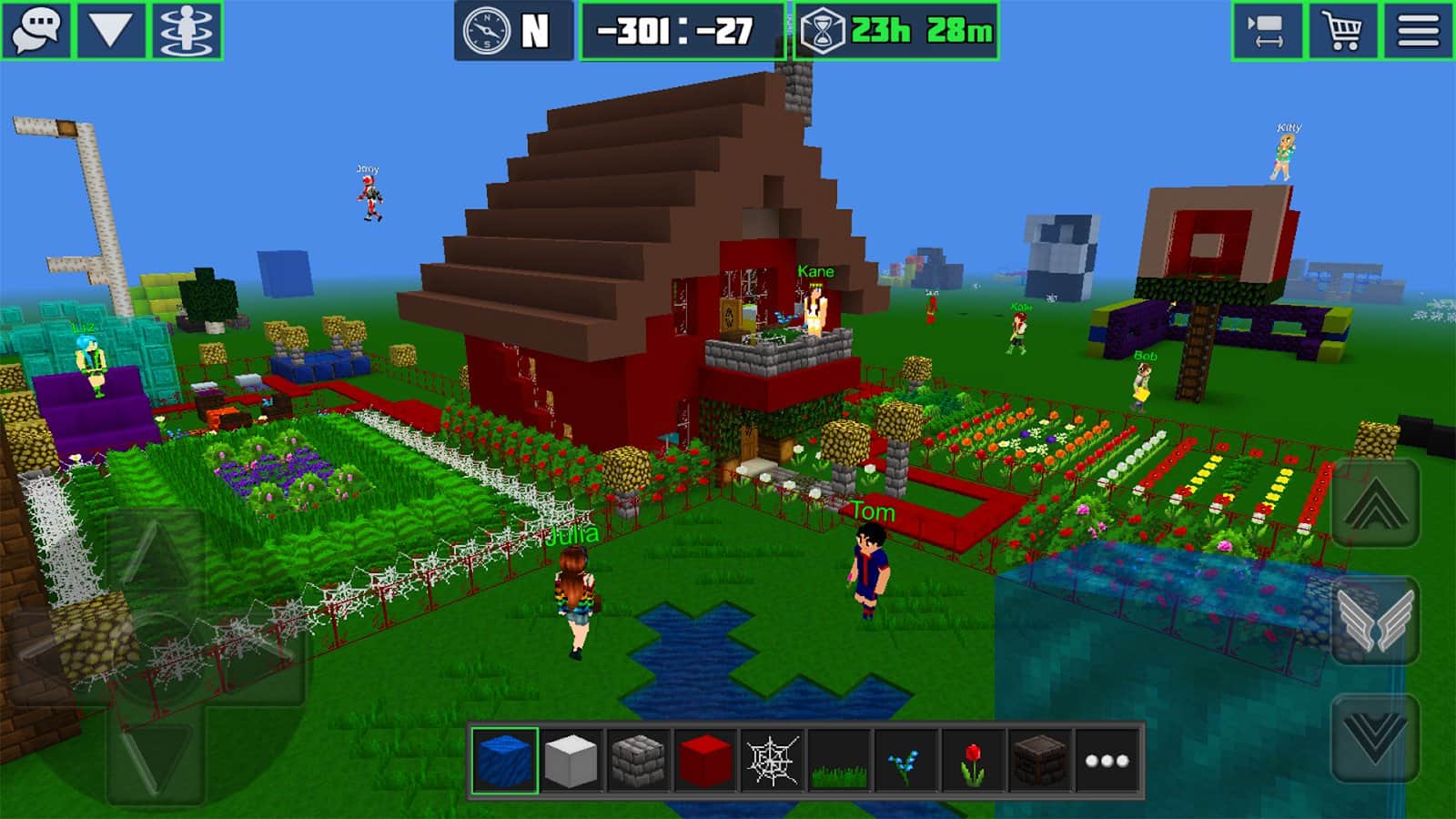
Task: Open the screen recording camera button
Action: tap(1268, 31)
